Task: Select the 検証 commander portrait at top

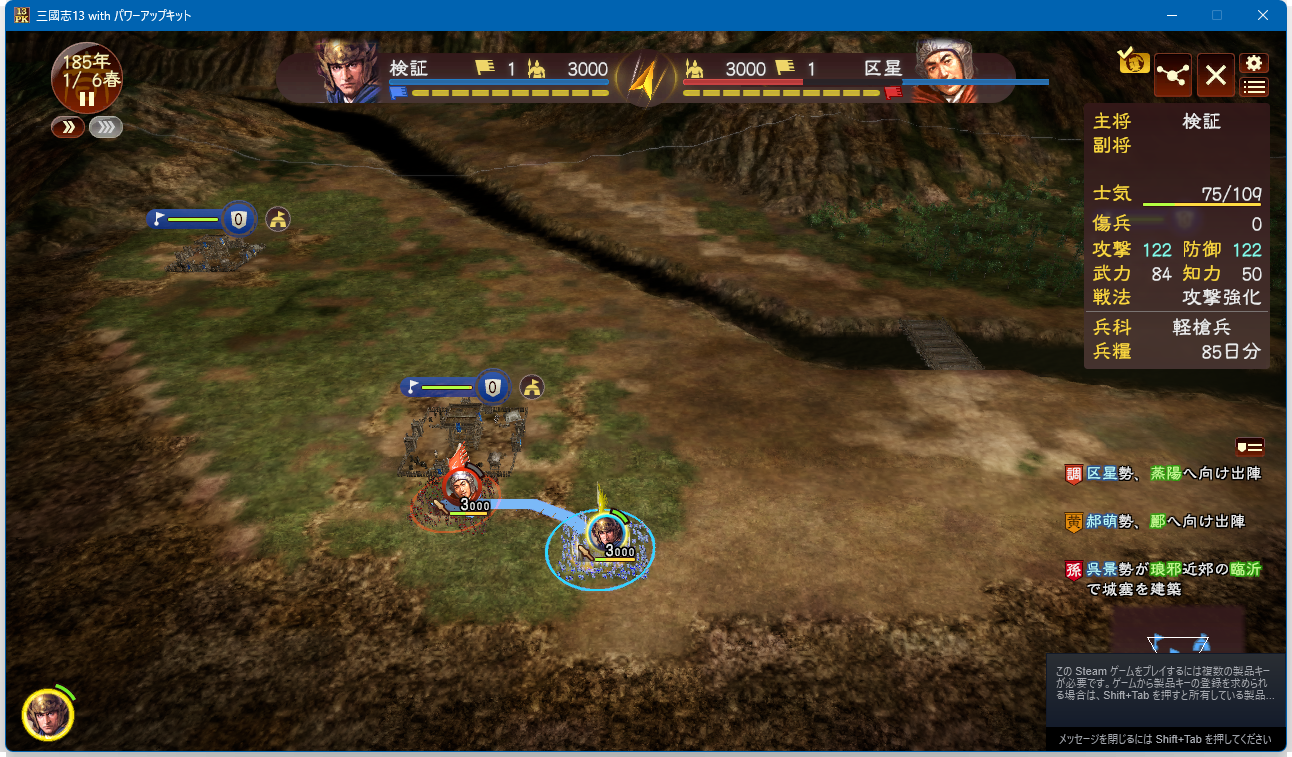Action: tap(346, 72)
